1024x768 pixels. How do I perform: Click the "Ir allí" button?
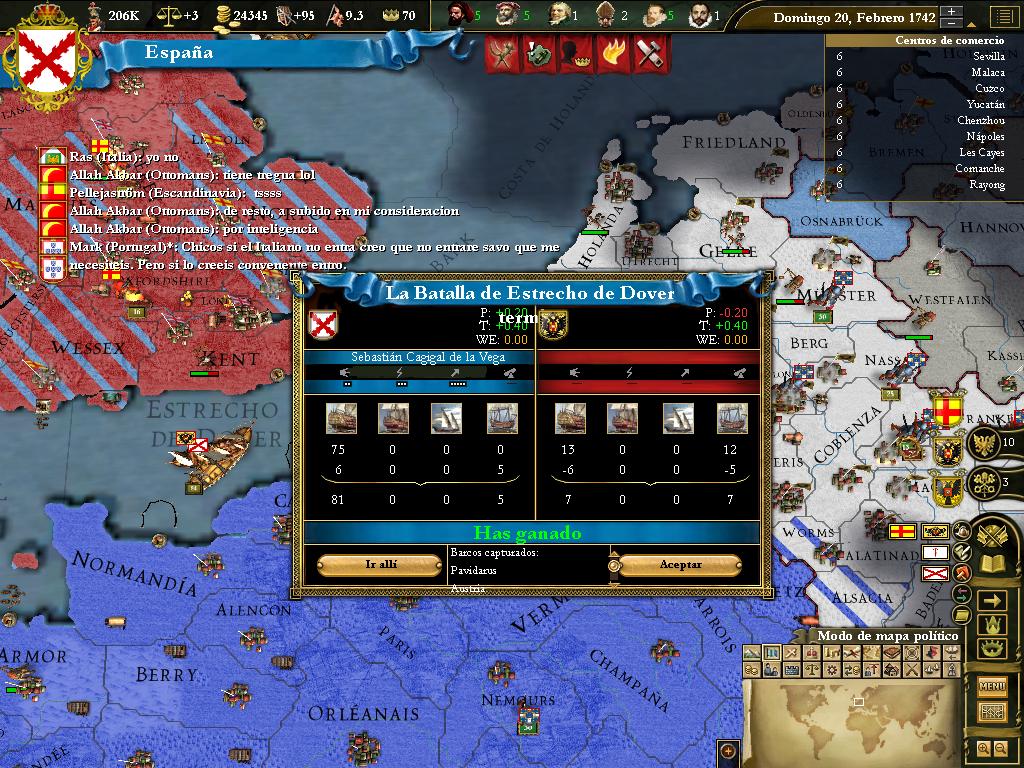[380, 565]
